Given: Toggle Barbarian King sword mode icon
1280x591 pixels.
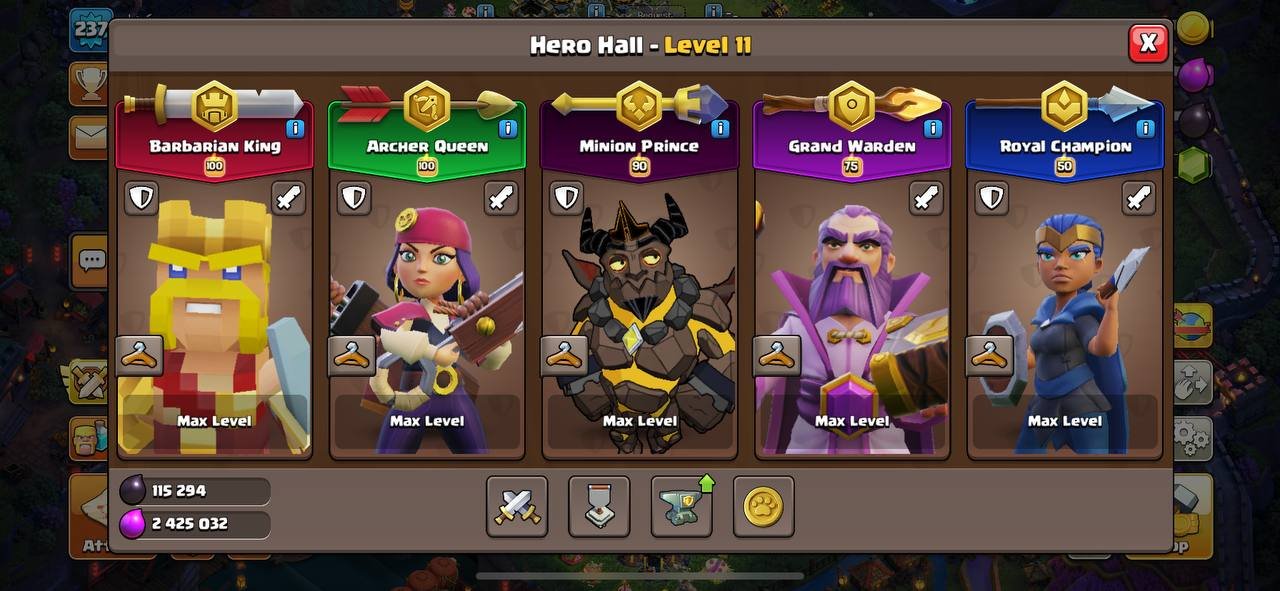Looking at the screenshot, I should 288,198.
